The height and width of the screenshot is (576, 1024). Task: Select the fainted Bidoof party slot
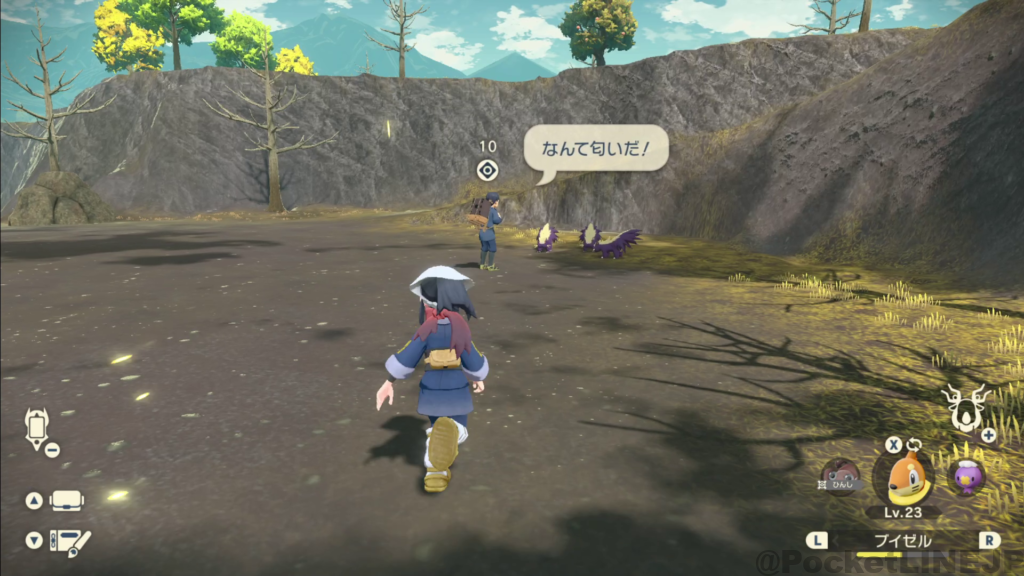click(841, 477)
